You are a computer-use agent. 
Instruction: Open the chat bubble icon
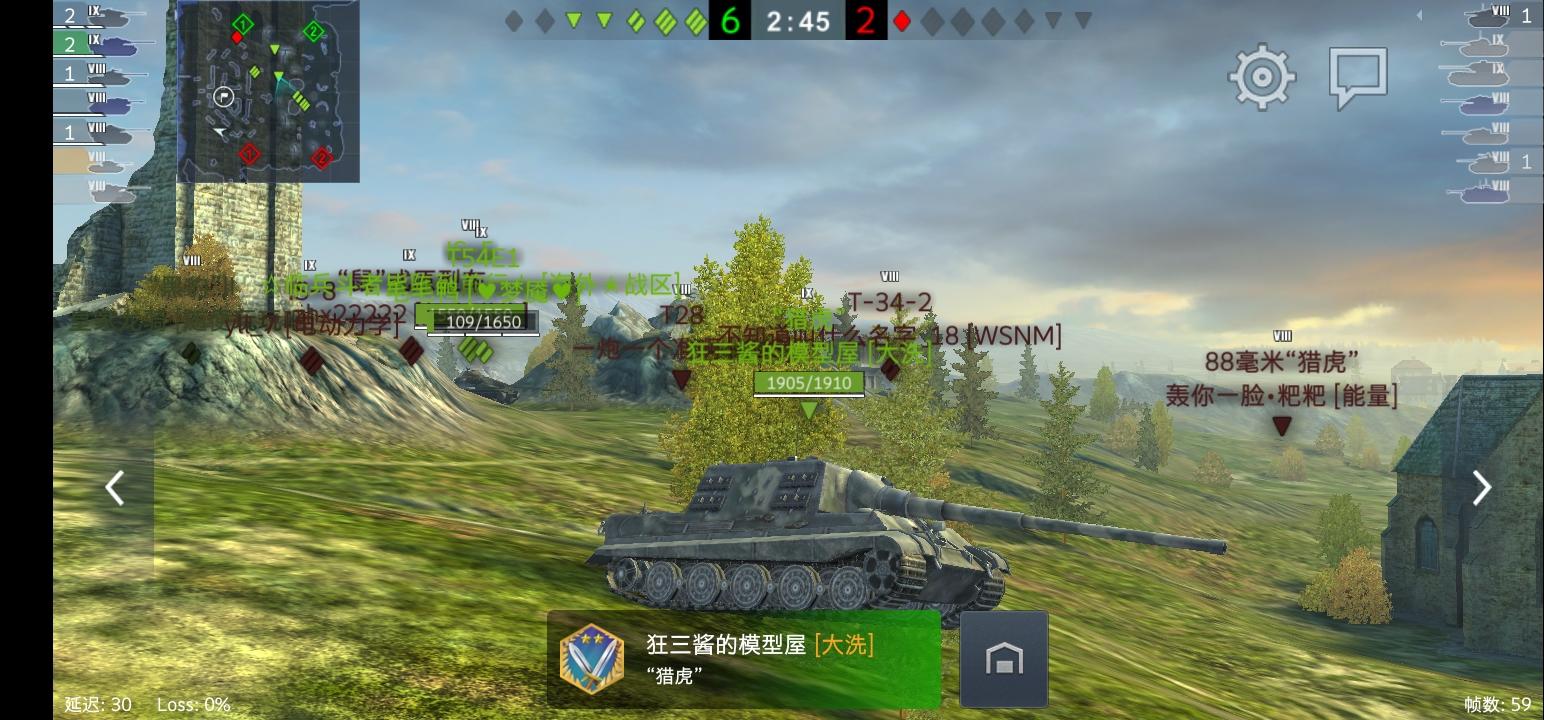coord(1357,75)
